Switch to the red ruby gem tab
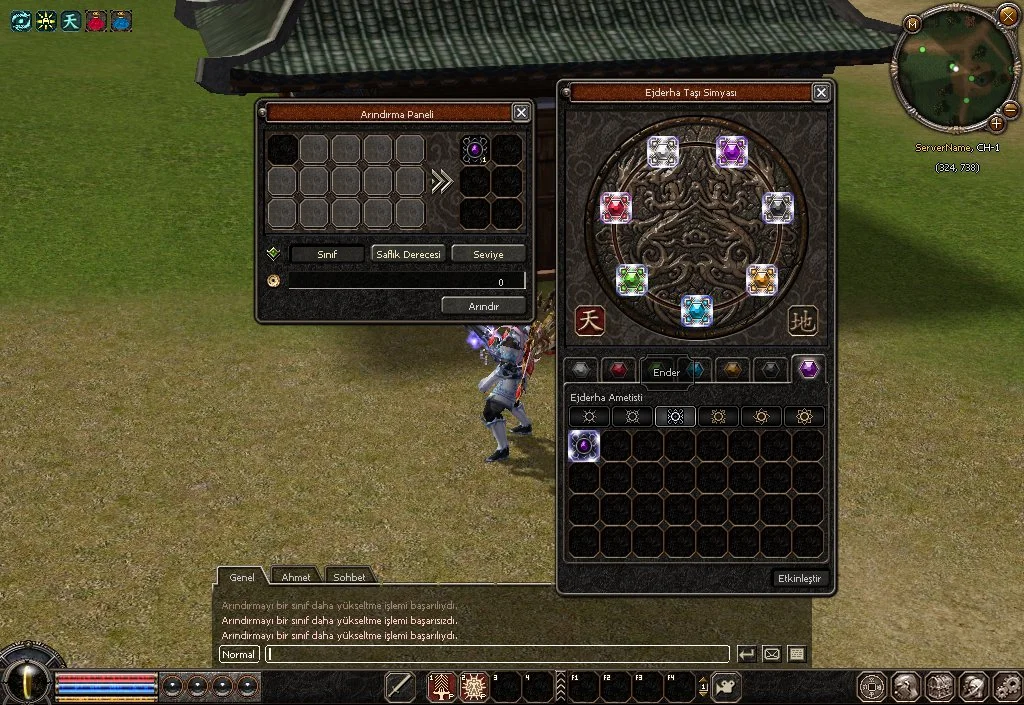The width and height of the screenshot is (1024, 705). (620, 370)
